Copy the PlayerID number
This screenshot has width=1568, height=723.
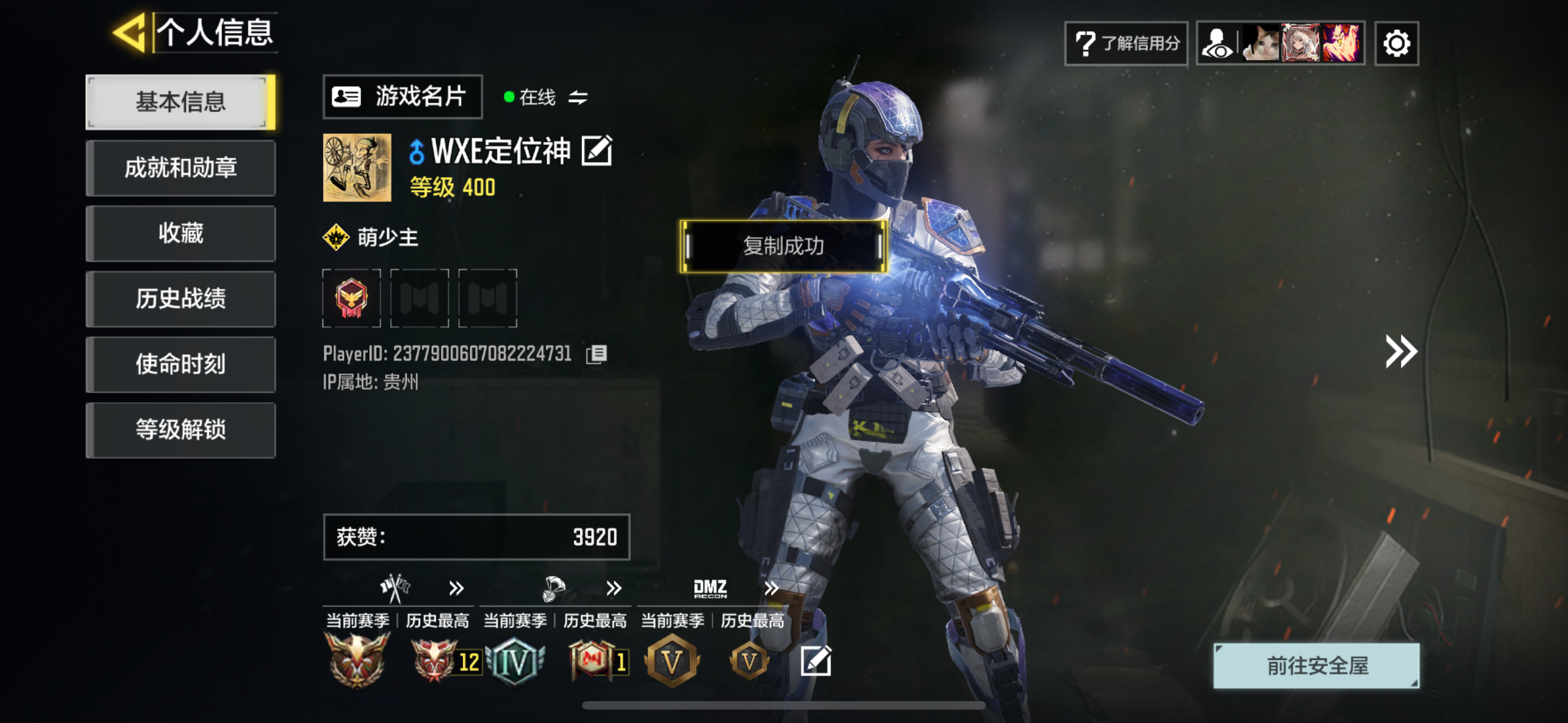pyautogui.click(x=597, y=354)
